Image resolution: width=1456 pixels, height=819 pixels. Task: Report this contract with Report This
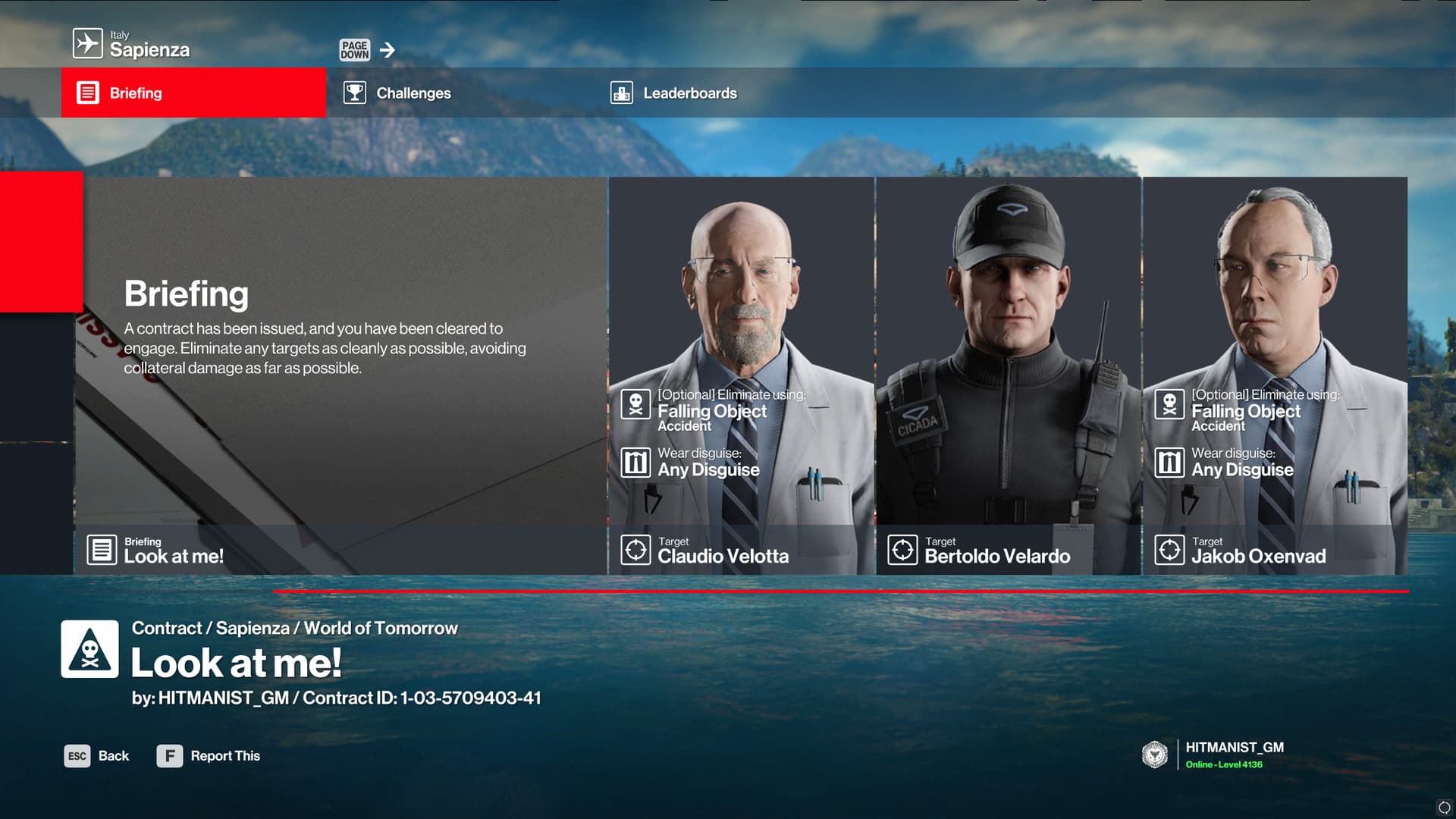[x=209, y=756]
